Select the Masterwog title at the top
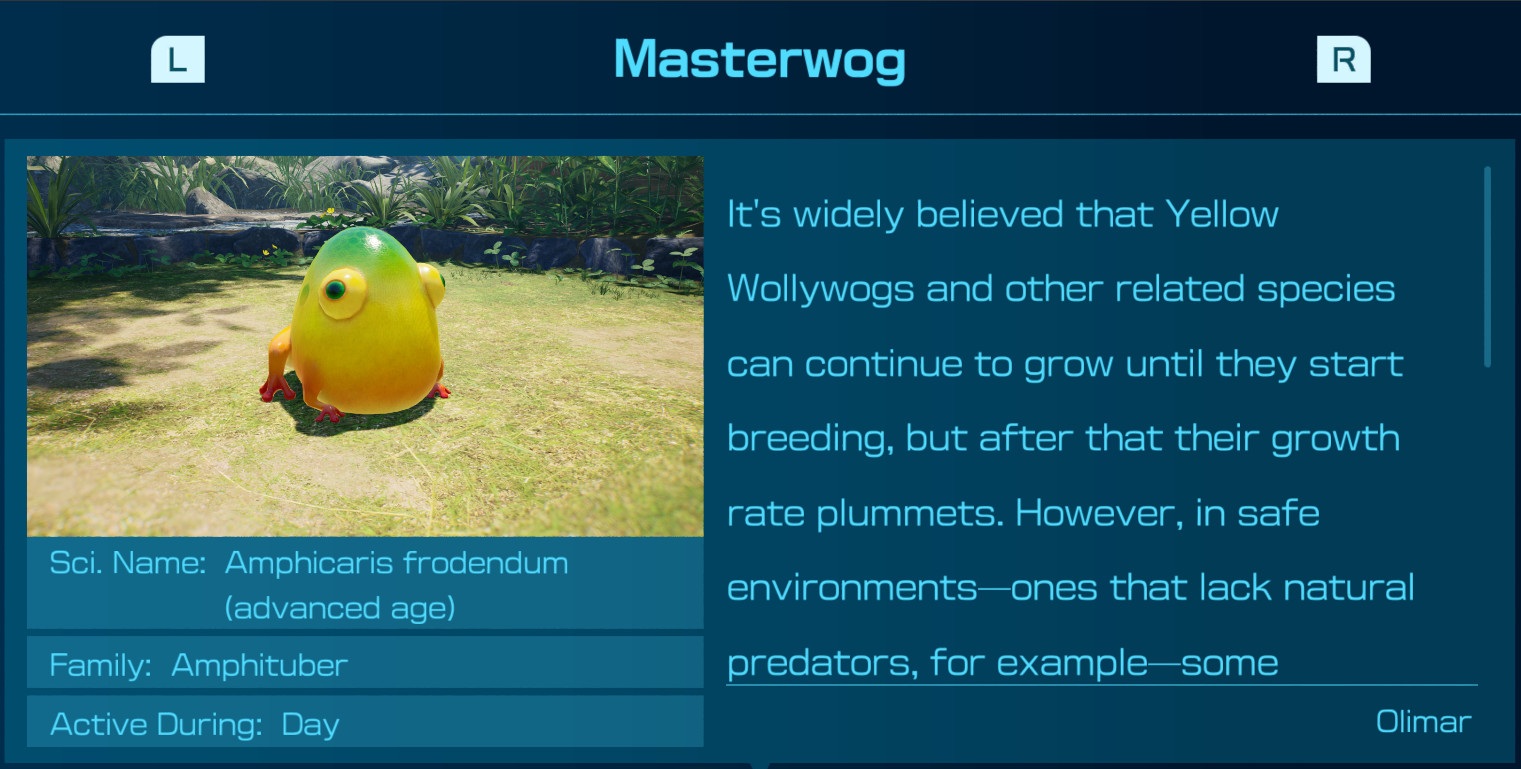 (760, 62)
